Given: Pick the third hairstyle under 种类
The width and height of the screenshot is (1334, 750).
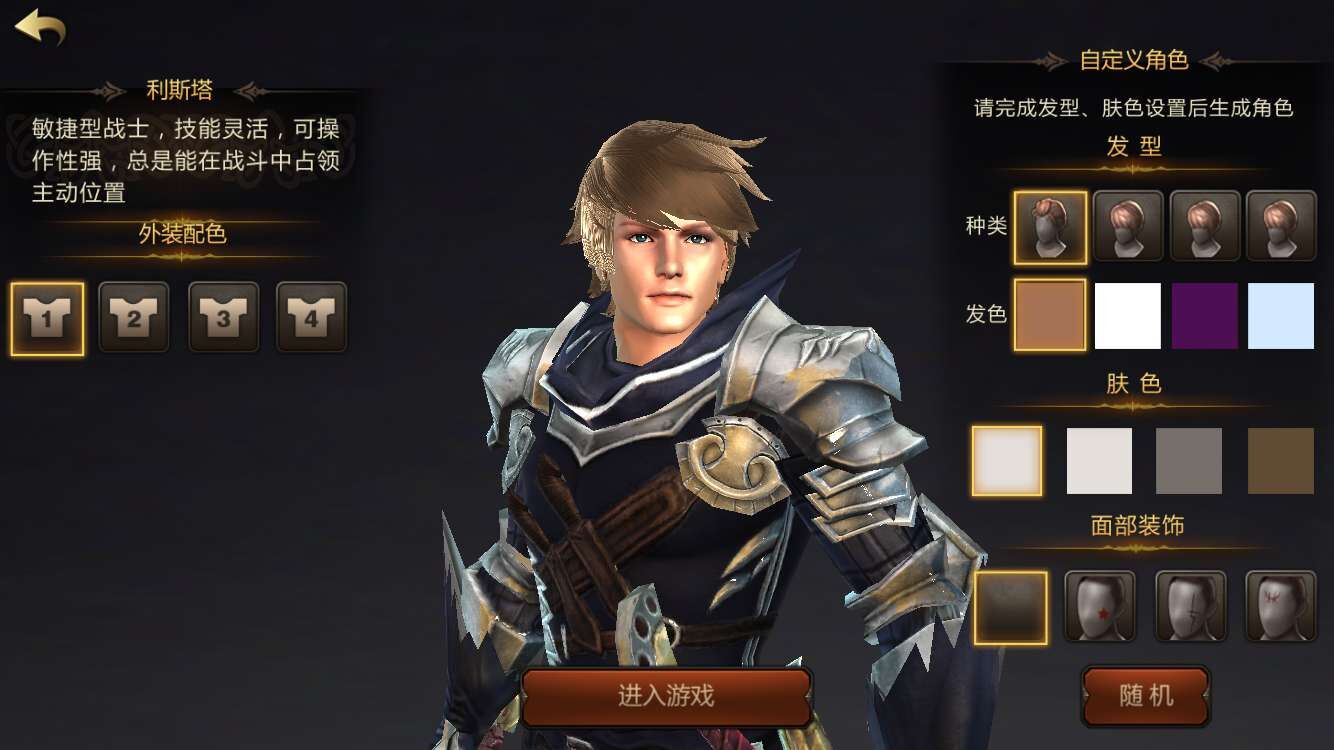Looking at the screenshot, I should [1204, 226].
